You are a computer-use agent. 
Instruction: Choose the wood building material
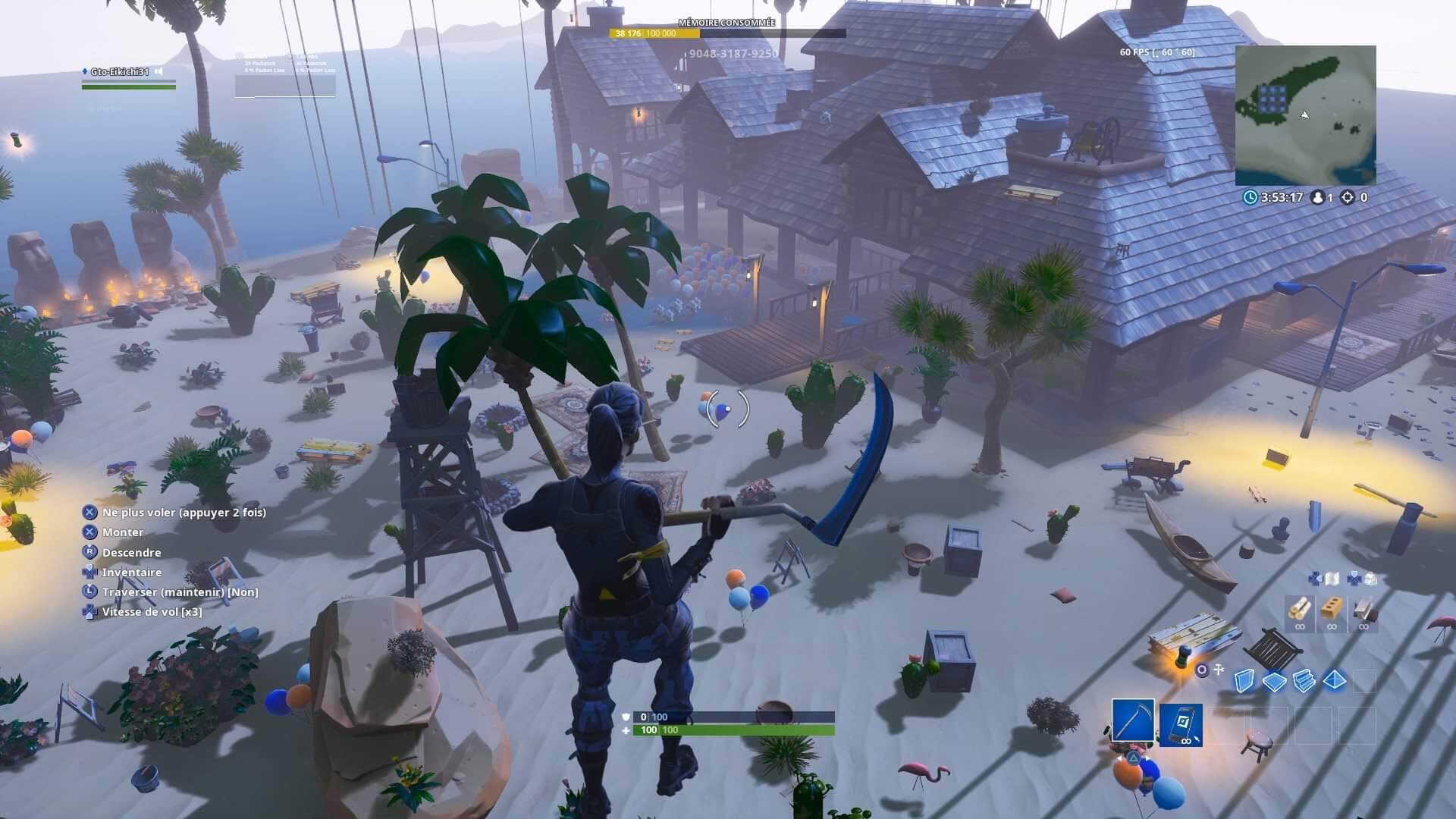tap(1300, 609)
